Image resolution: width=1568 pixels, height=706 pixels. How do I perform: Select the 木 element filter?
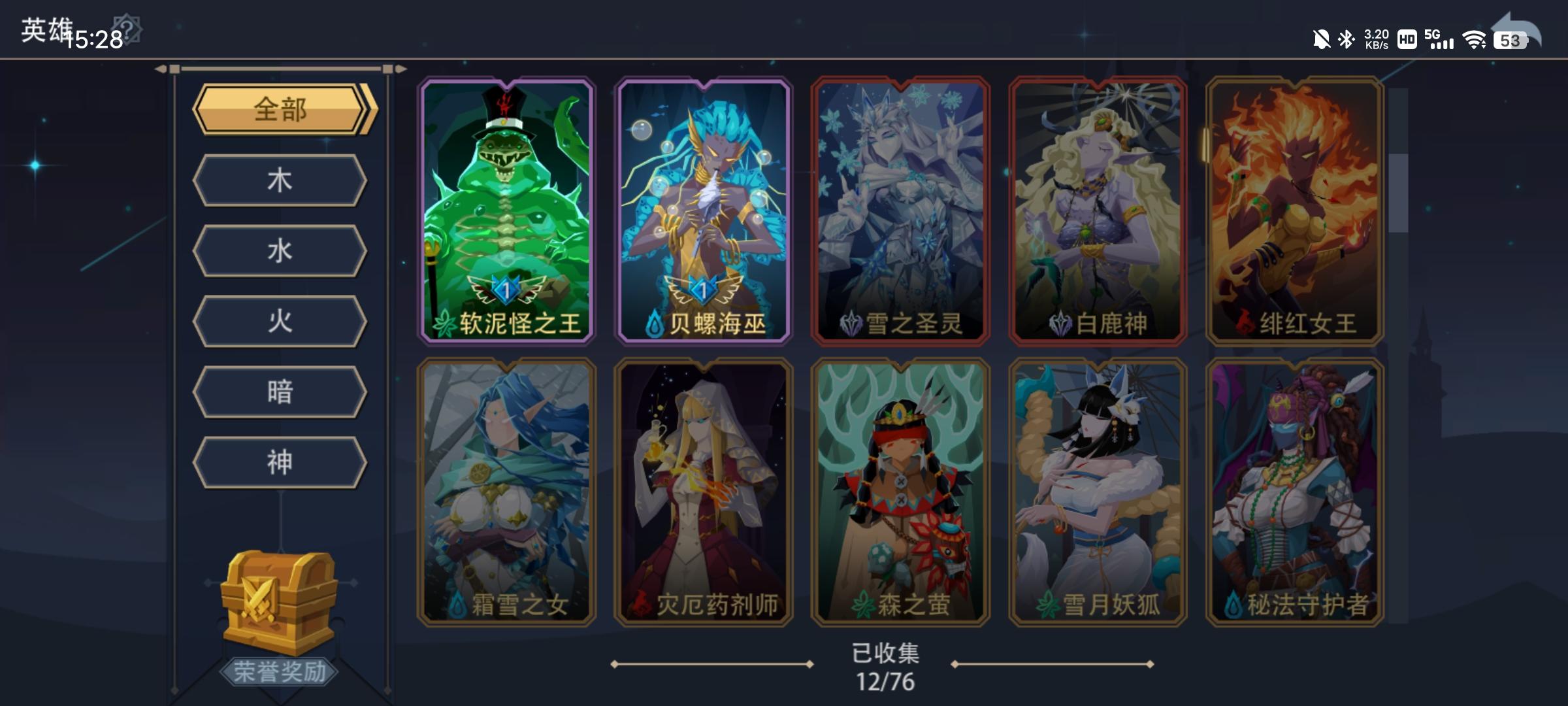(x=280, y=180)
